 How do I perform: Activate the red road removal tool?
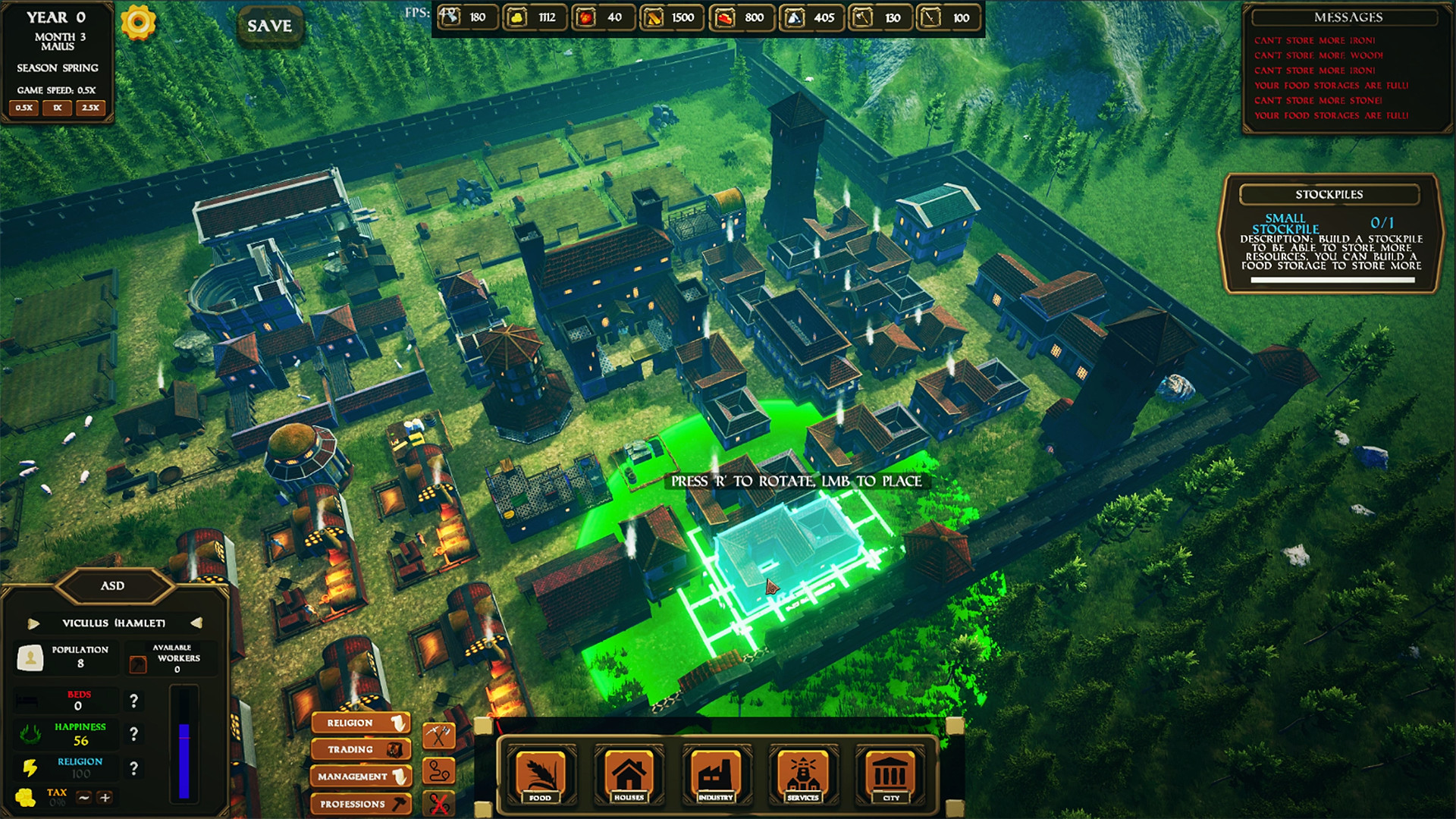(x=438, y=803)
